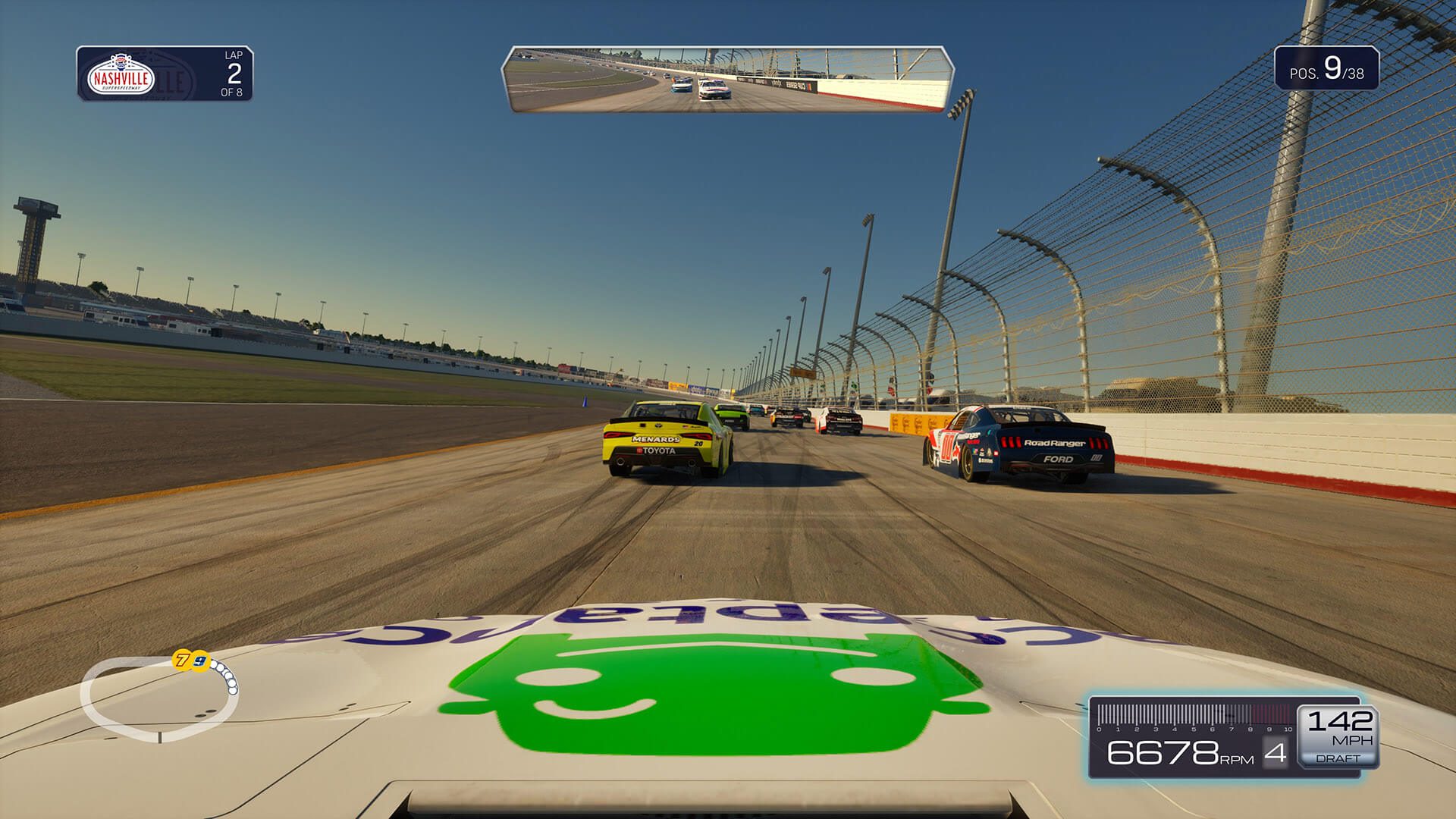Click the car number 7 marker on minimap
The height and width of the screenshot is (819, 1456).
coord(181,660)
